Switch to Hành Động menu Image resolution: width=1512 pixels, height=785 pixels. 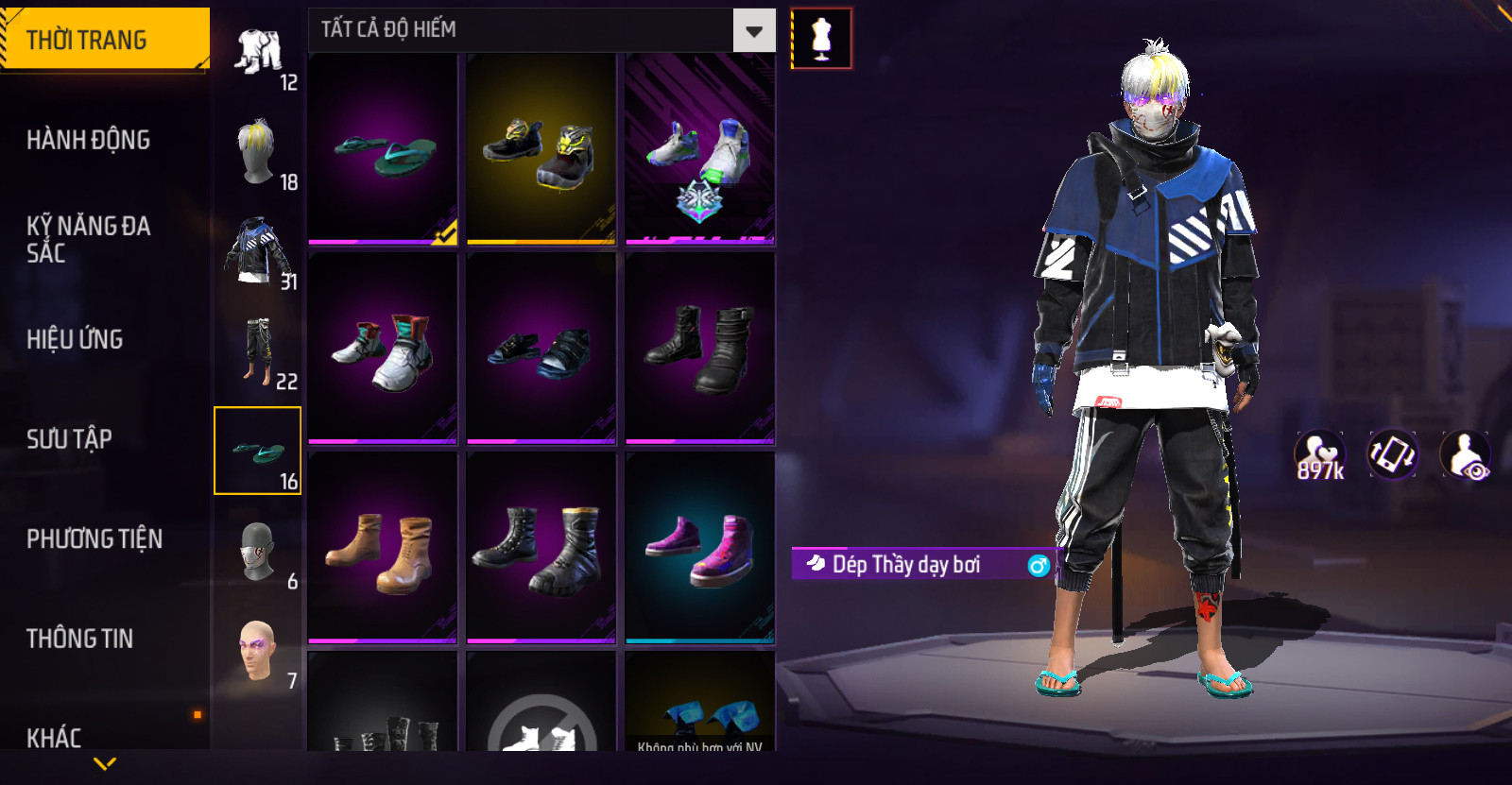89,140
